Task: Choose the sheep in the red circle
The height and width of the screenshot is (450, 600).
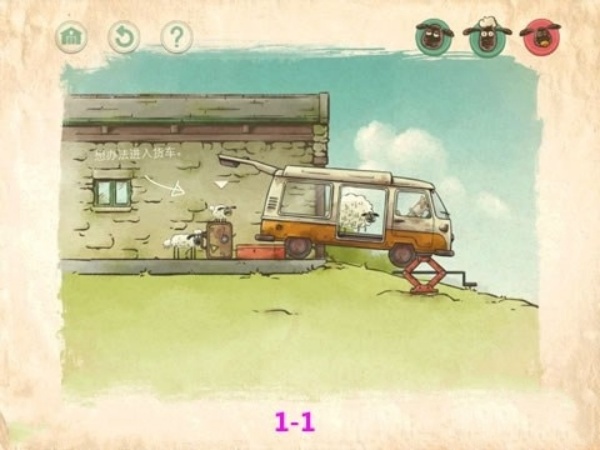Action: [541, 37]
